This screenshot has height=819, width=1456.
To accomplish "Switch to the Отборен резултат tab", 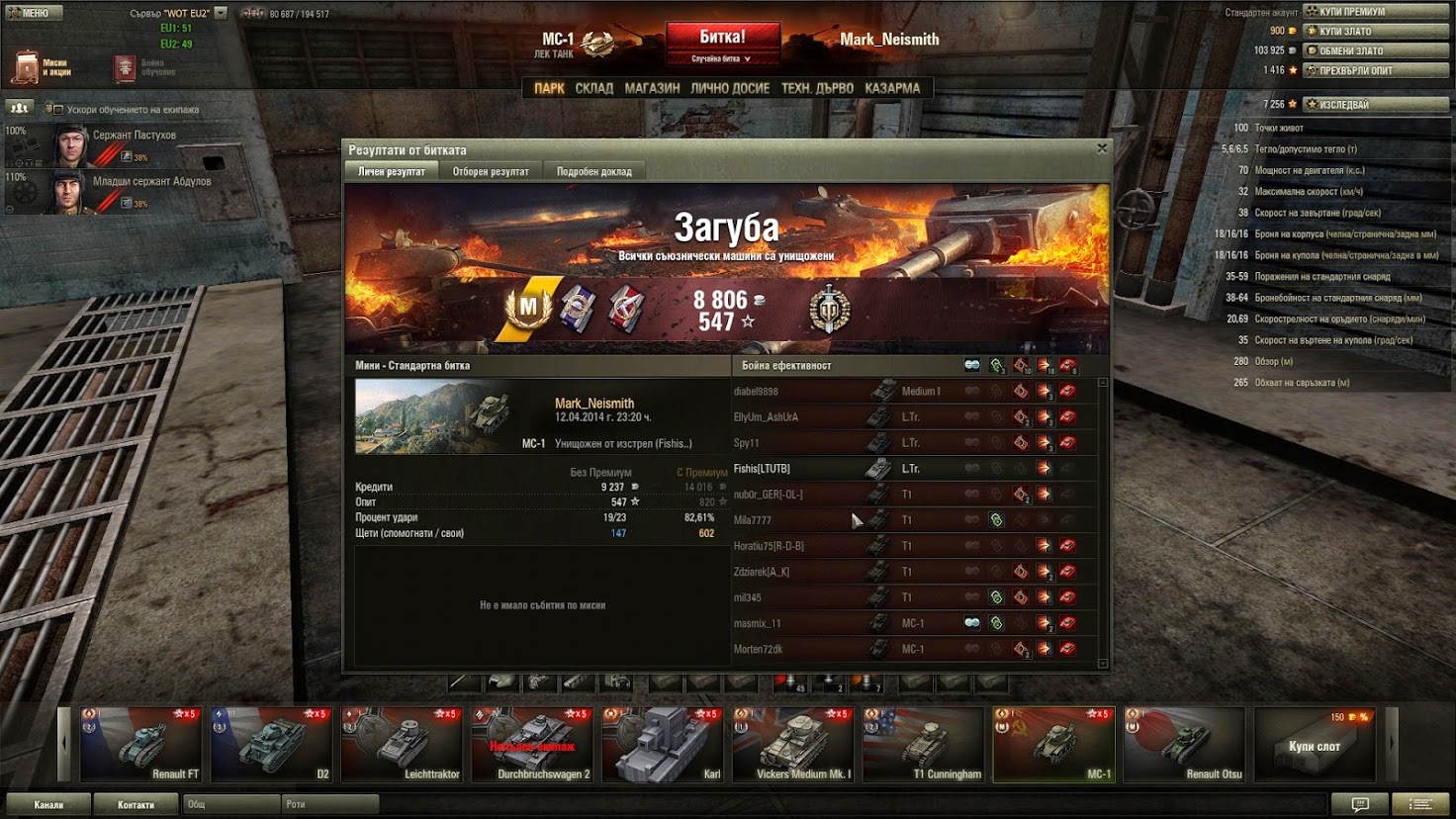I will click(x=491, y=171).
